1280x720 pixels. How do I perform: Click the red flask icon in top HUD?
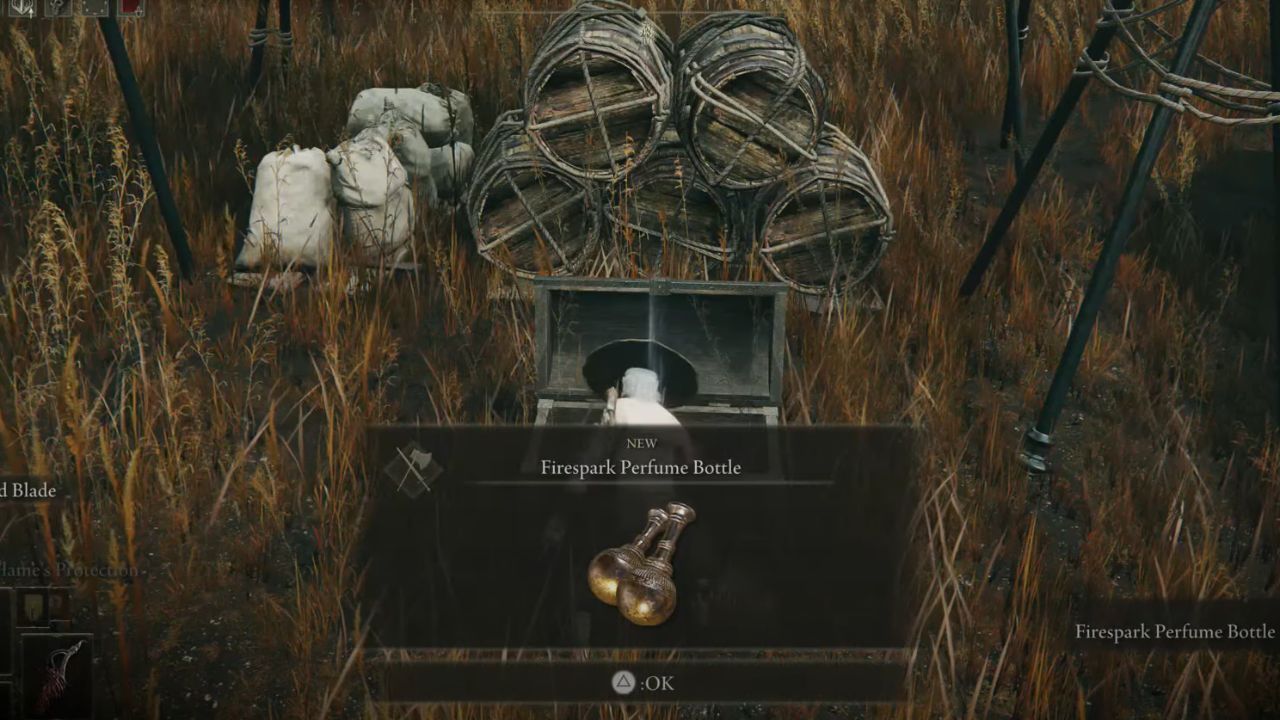(130, 6)
